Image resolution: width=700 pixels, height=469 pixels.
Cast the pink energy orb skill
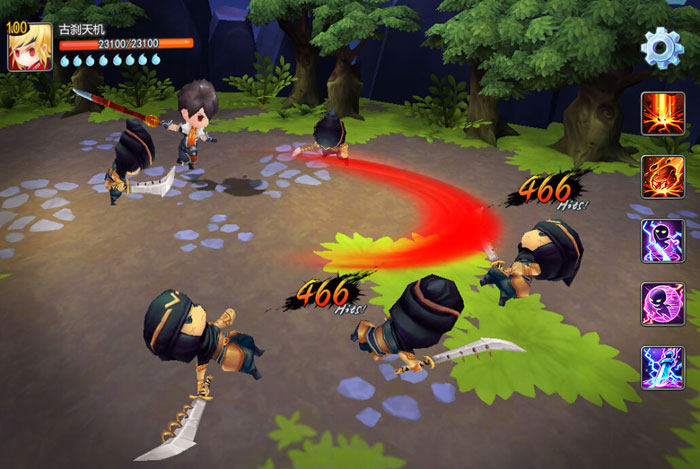pos(662,304)
